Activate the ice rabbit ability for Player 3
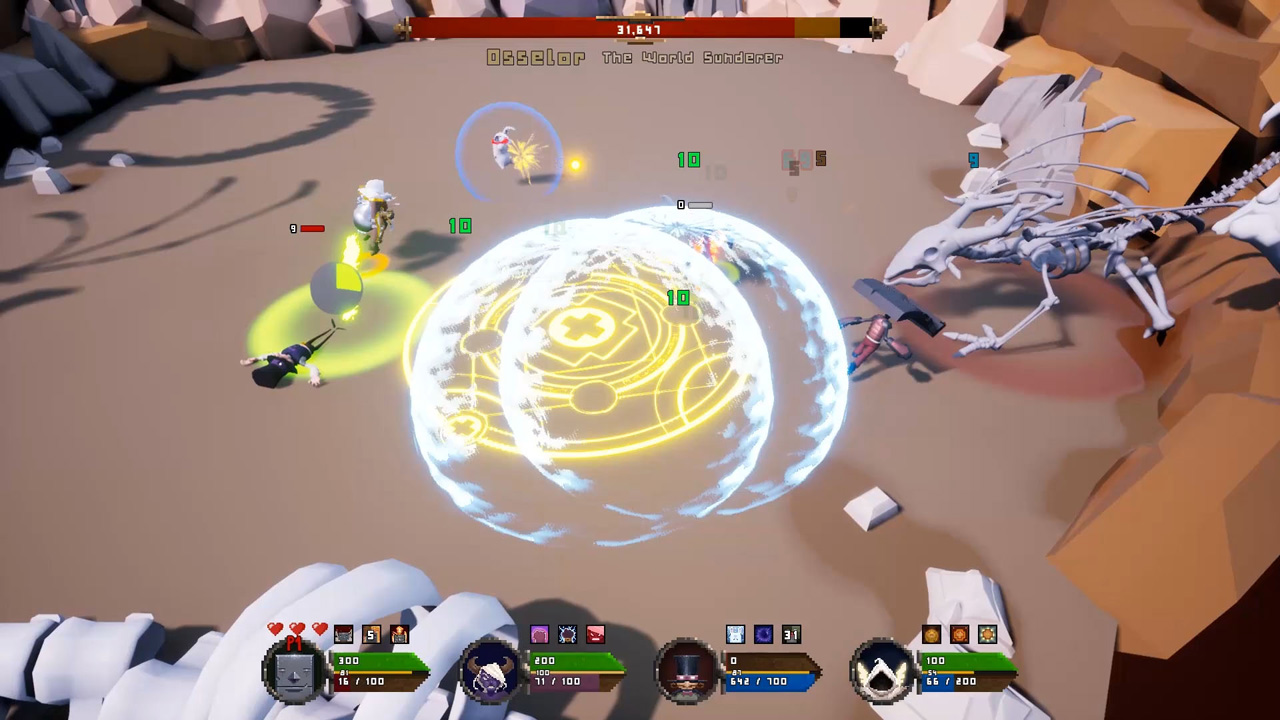The image size is (1280, 720). point(735,634)
